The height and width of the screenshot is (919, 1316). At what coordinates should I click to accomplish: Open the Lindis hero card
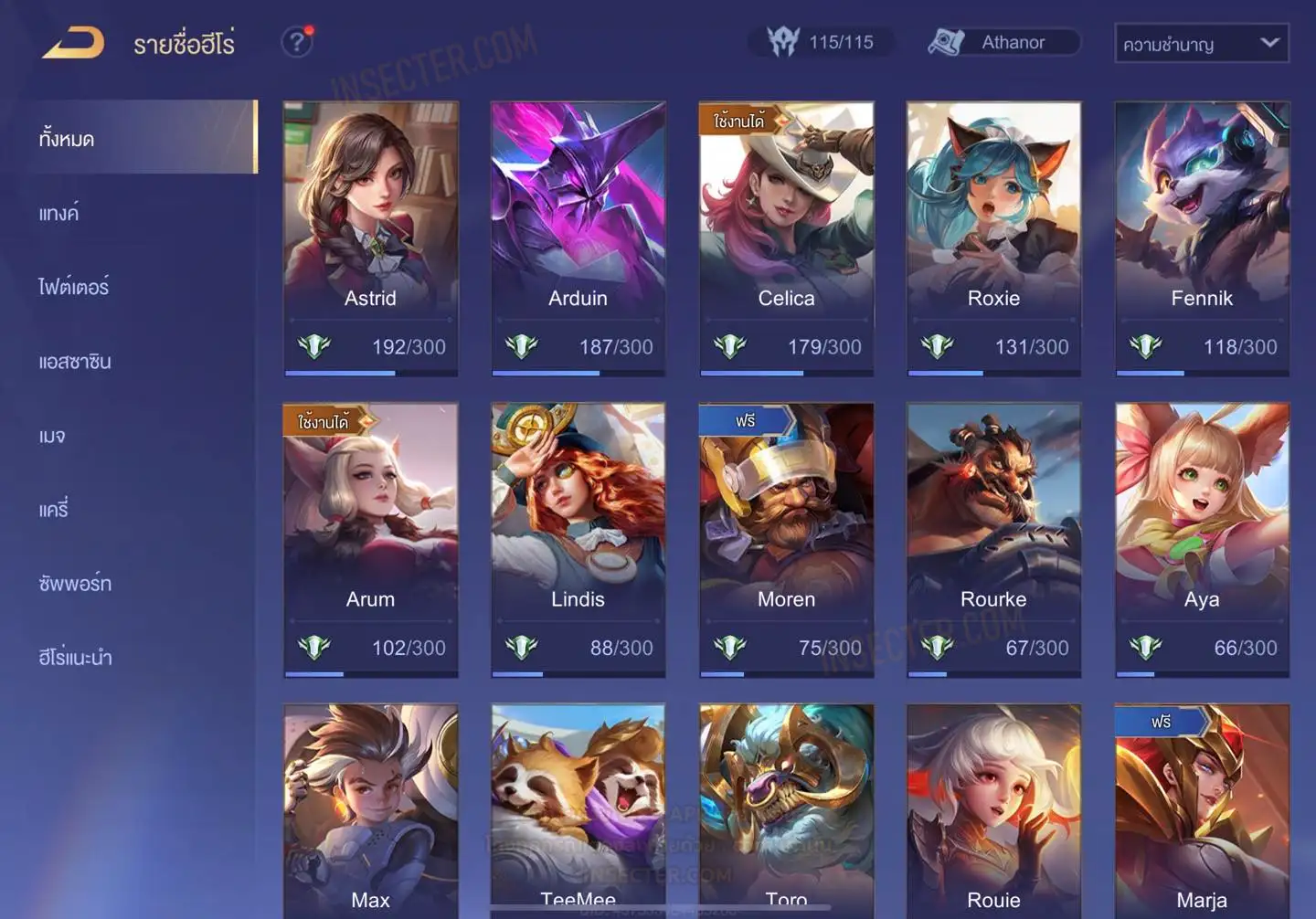(578, 539)
